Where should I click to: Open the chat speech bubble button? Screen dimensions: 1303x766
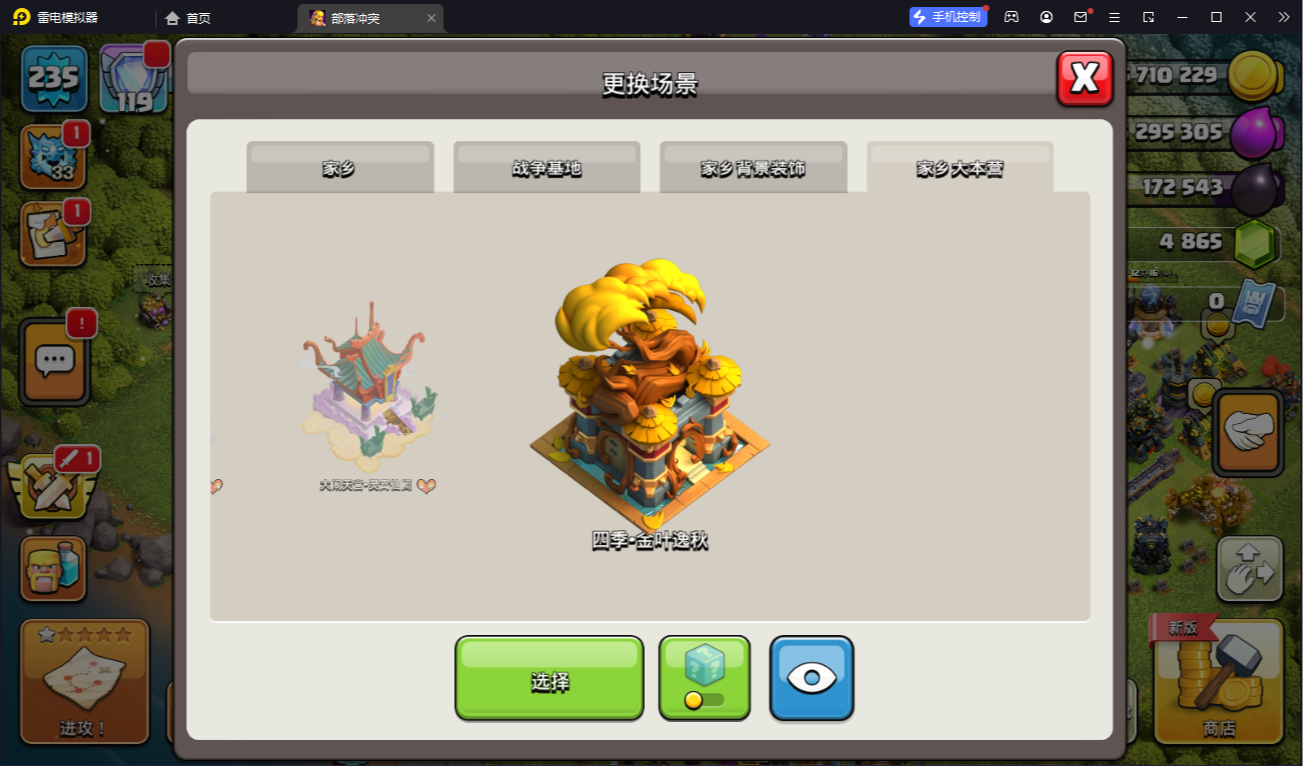point(55,361)
